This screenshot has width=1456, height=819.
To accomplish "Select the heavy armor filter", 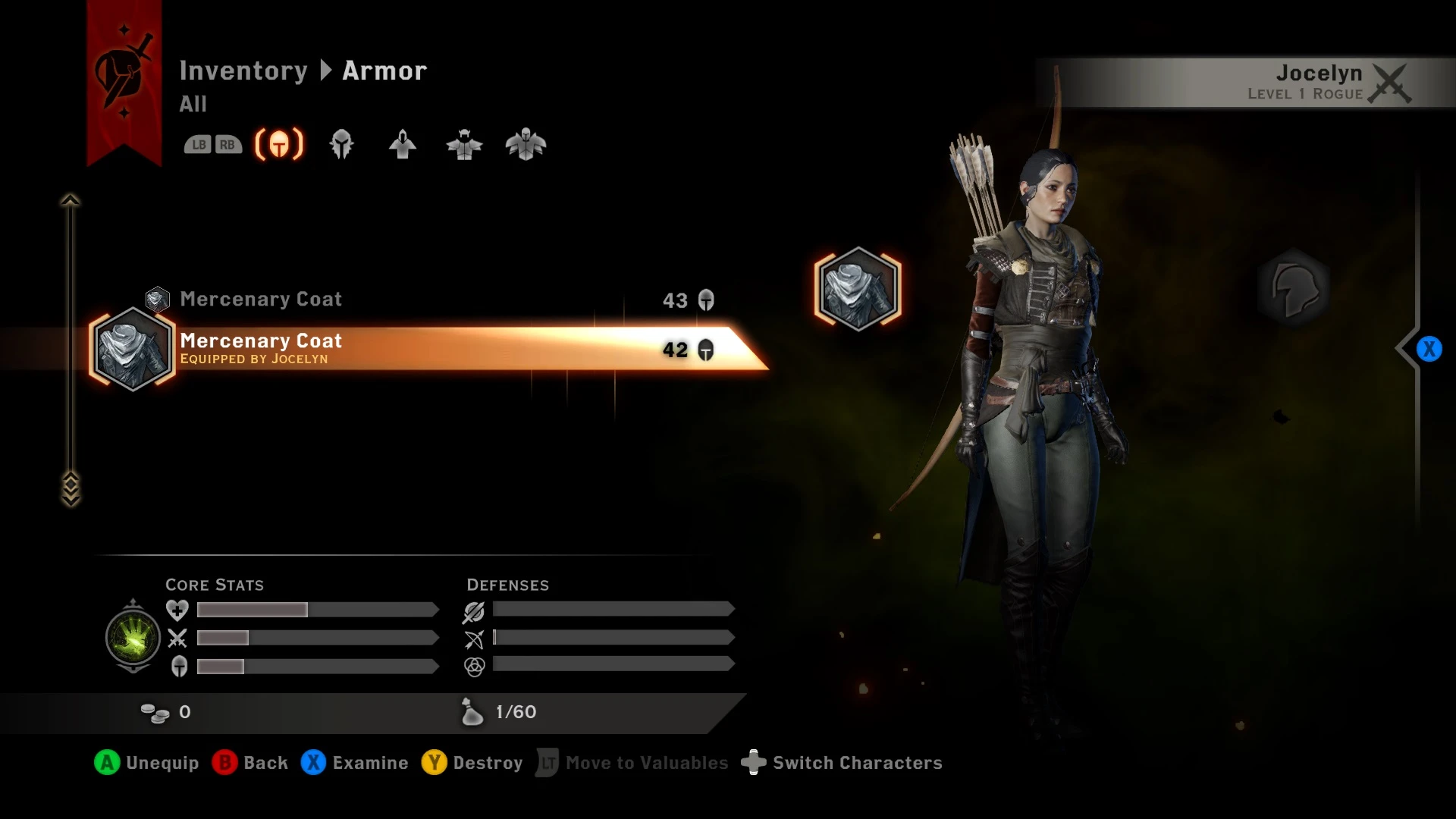I will coord(526,144).
